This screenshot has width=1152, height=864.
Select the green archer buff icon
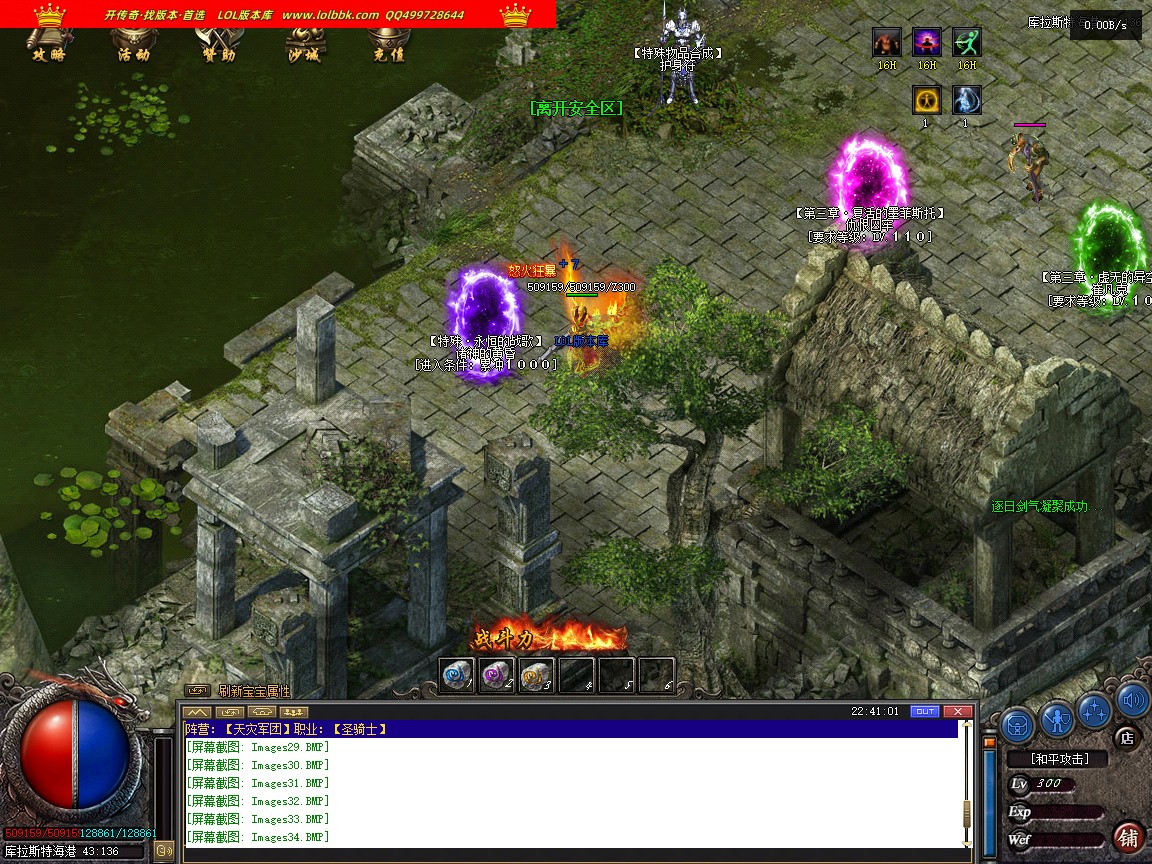coord(966,42)
